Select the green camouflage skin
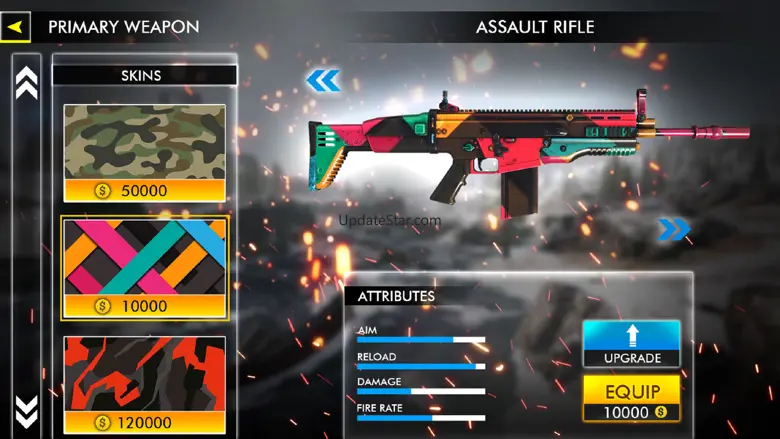Viewport: 780px width, 439px height. click(144, 152)
